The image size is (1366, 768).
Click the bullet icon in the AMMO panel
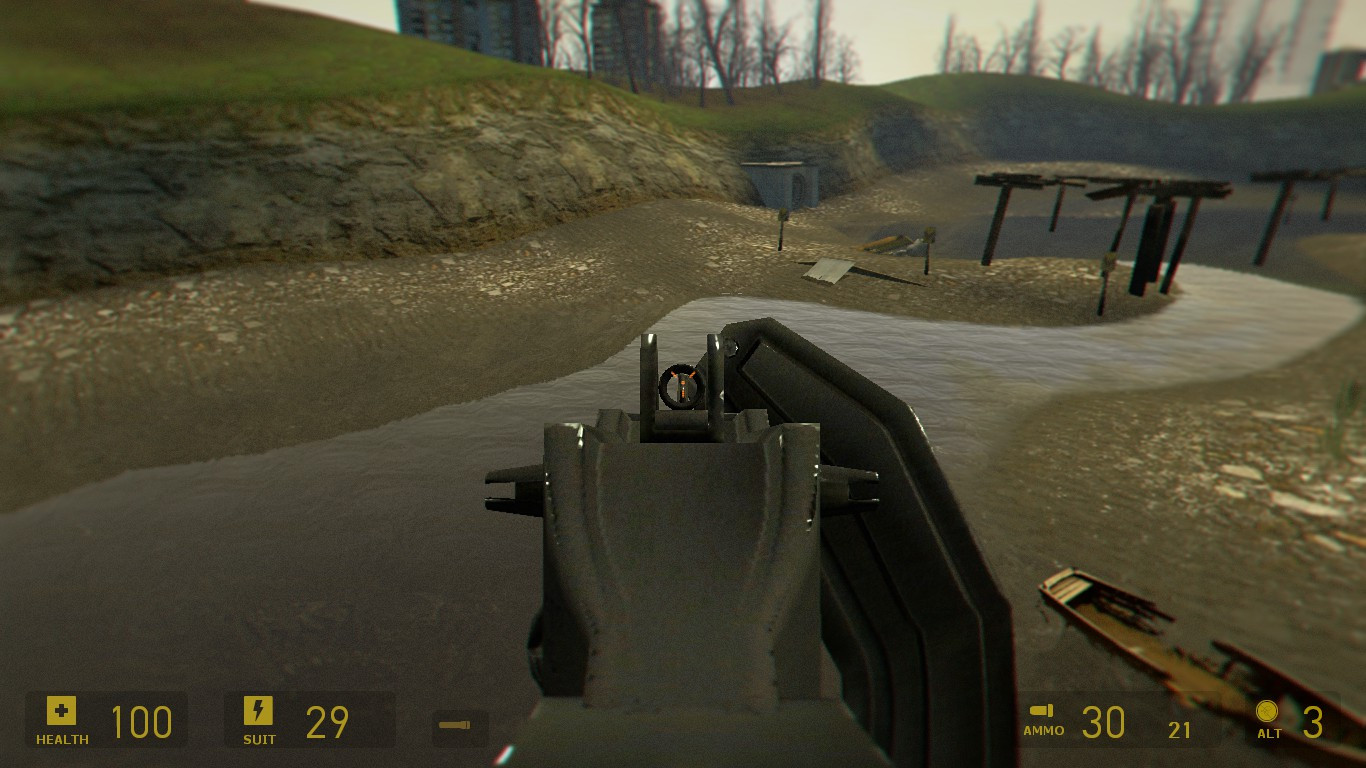point(1040,712)
